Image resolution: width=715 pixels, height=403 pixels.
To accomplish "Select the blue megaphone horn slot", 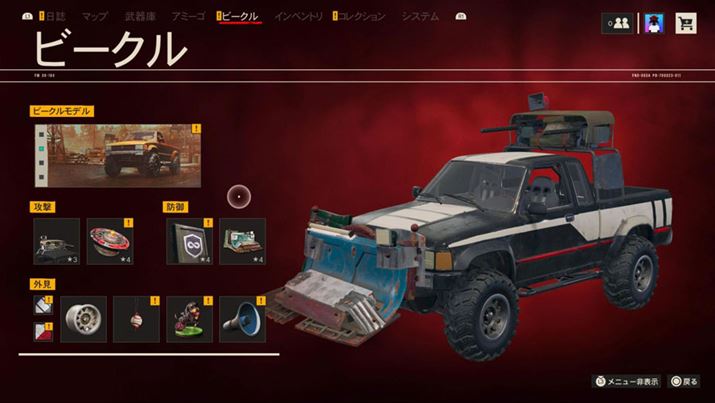I will tap(242, 318).
